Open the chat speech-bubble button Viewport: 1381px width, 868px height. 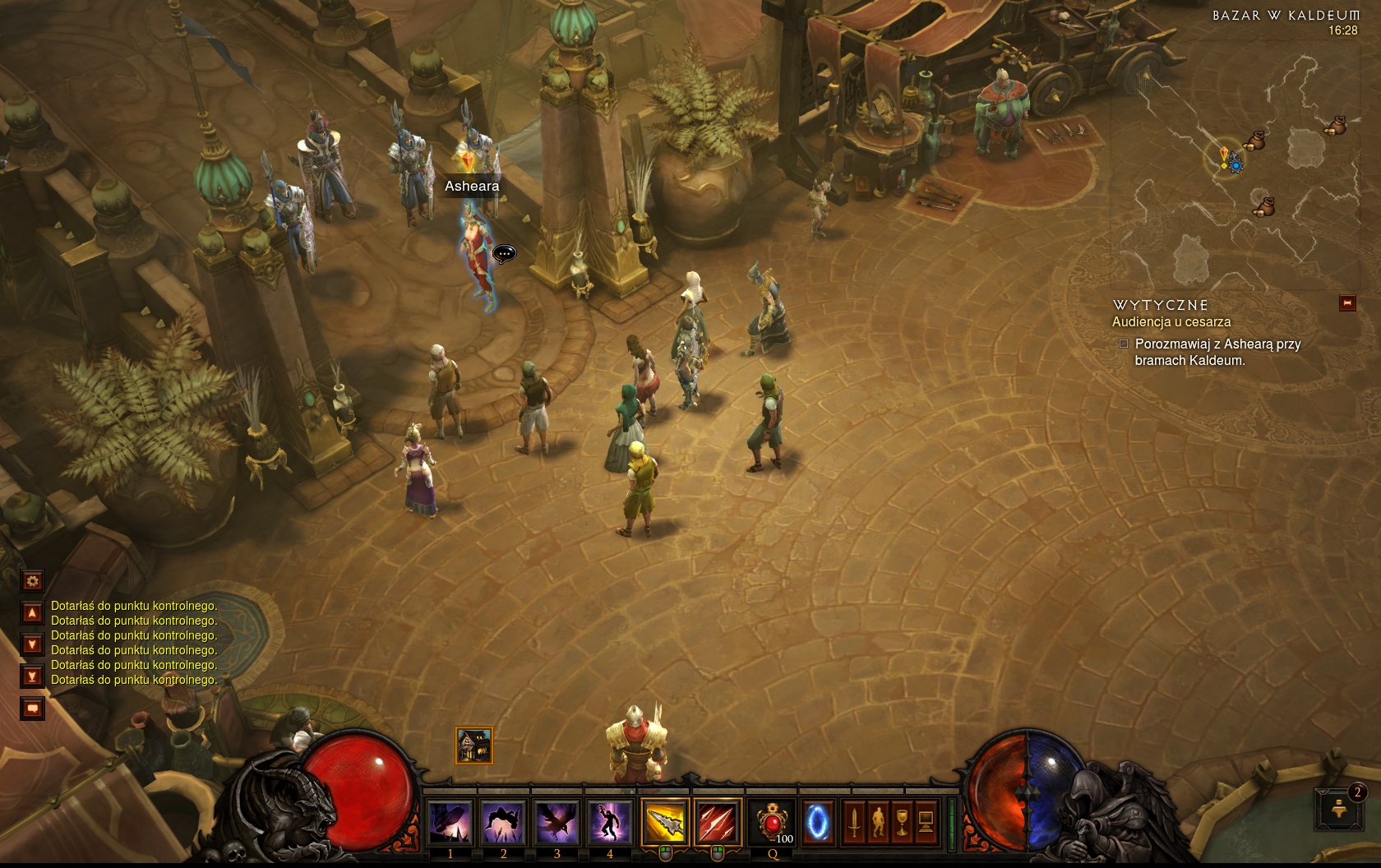(x=32, y=708)
